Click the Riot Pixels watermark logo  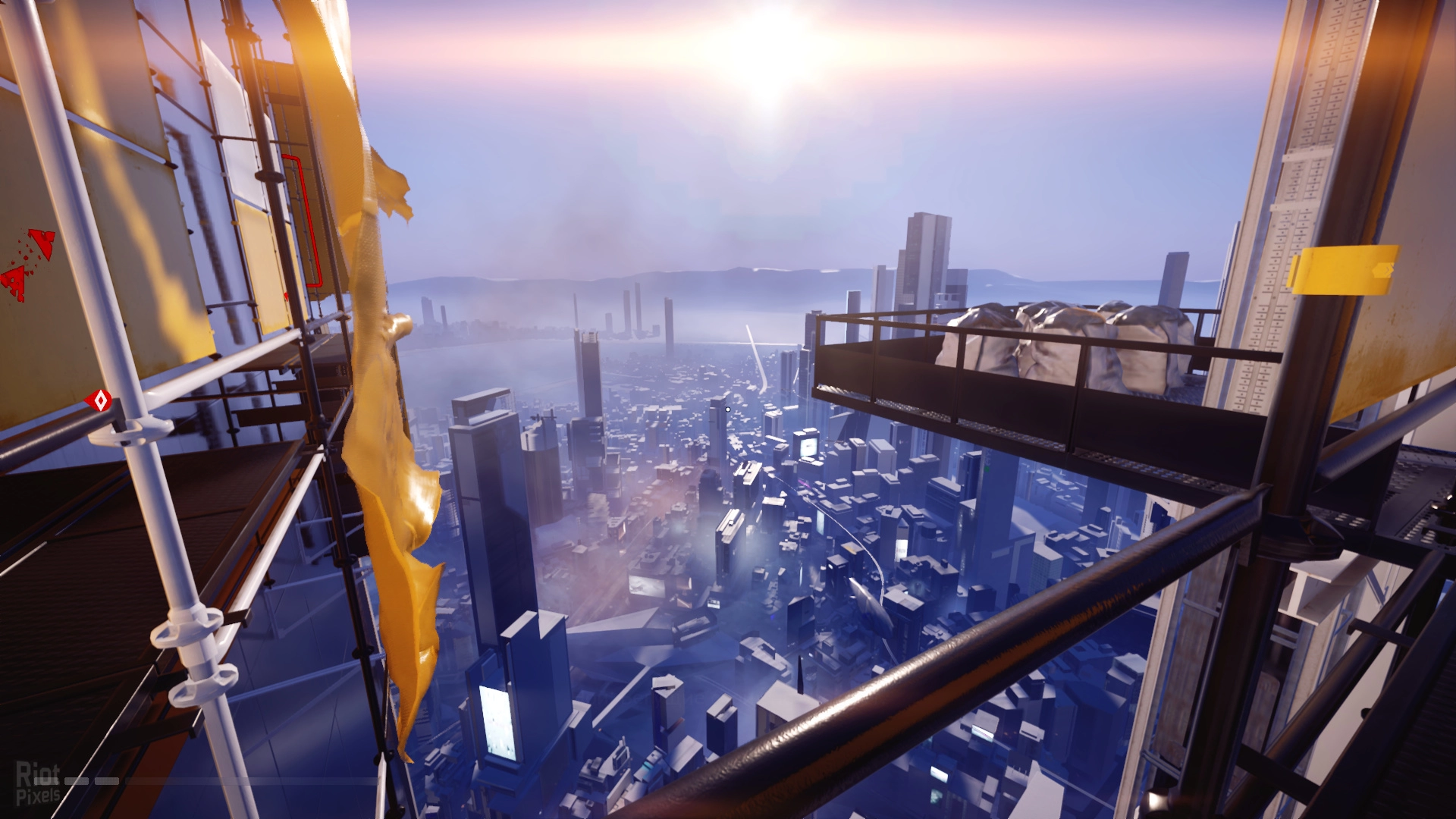point(38,784)
